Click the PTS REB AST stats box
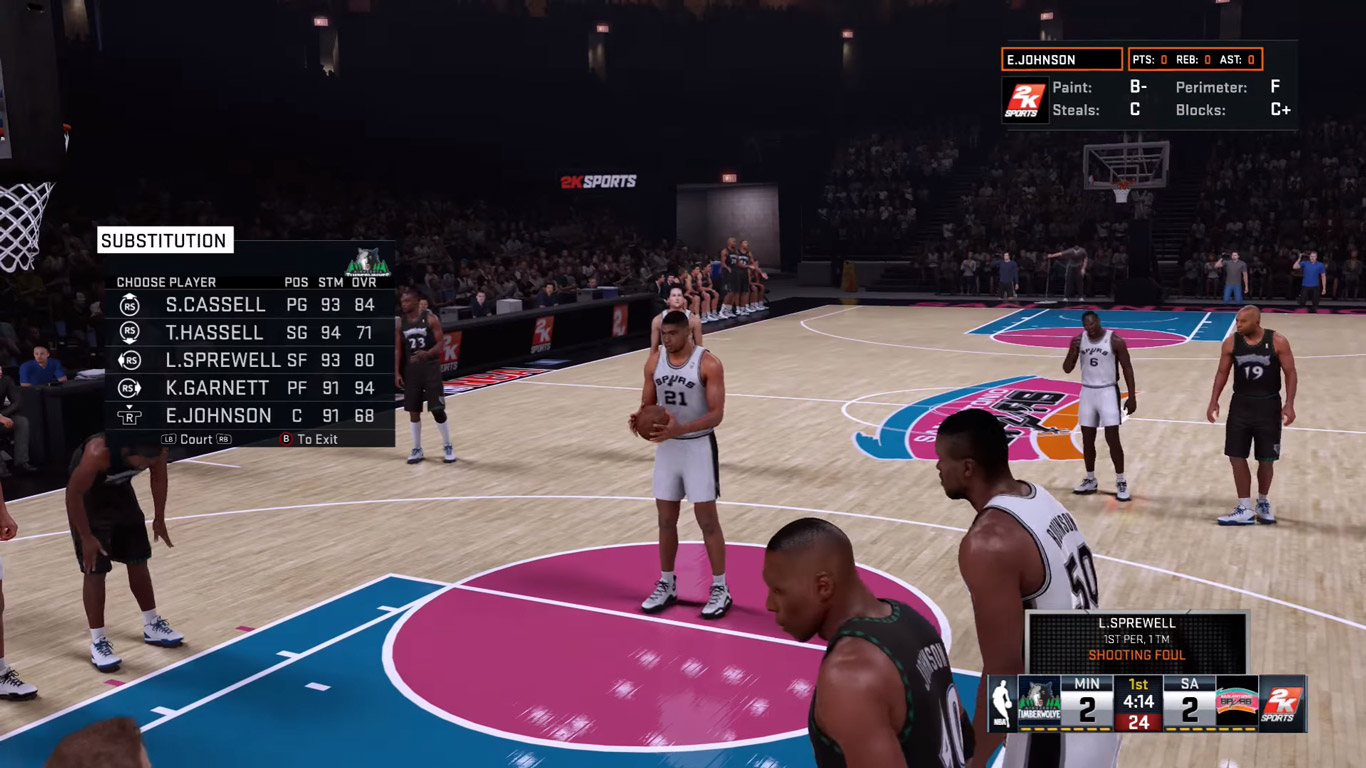Viewport: 1366px width, 768px height. point(1198,59)
